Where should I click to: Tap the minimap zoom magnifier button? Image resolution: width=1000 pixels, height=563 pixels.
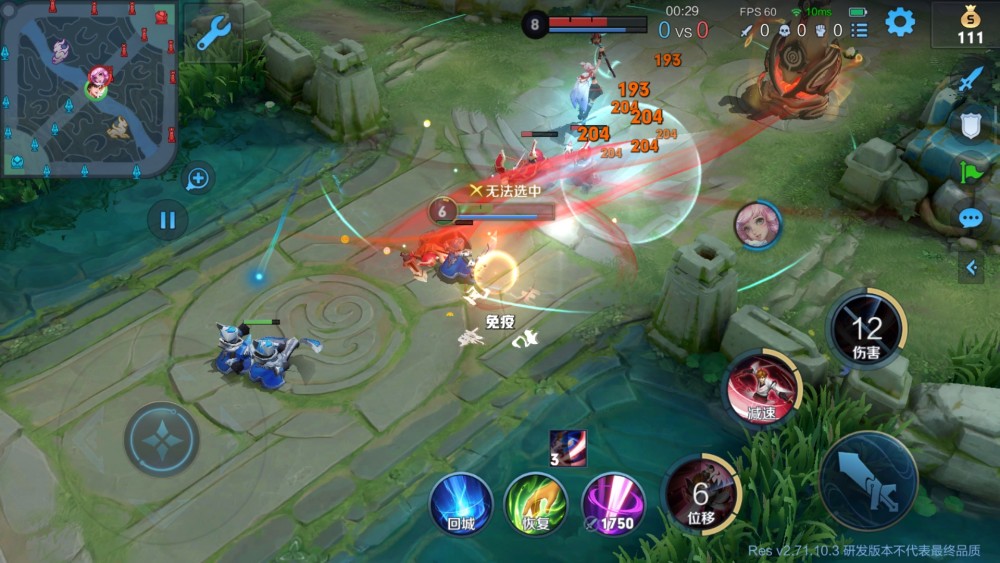pyautogui.click(x=198, y=179)
